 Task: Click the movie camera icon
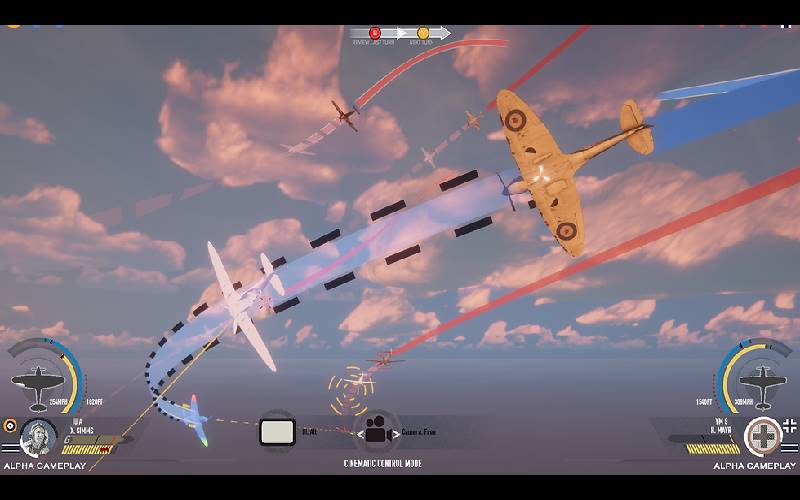(376, 431)
